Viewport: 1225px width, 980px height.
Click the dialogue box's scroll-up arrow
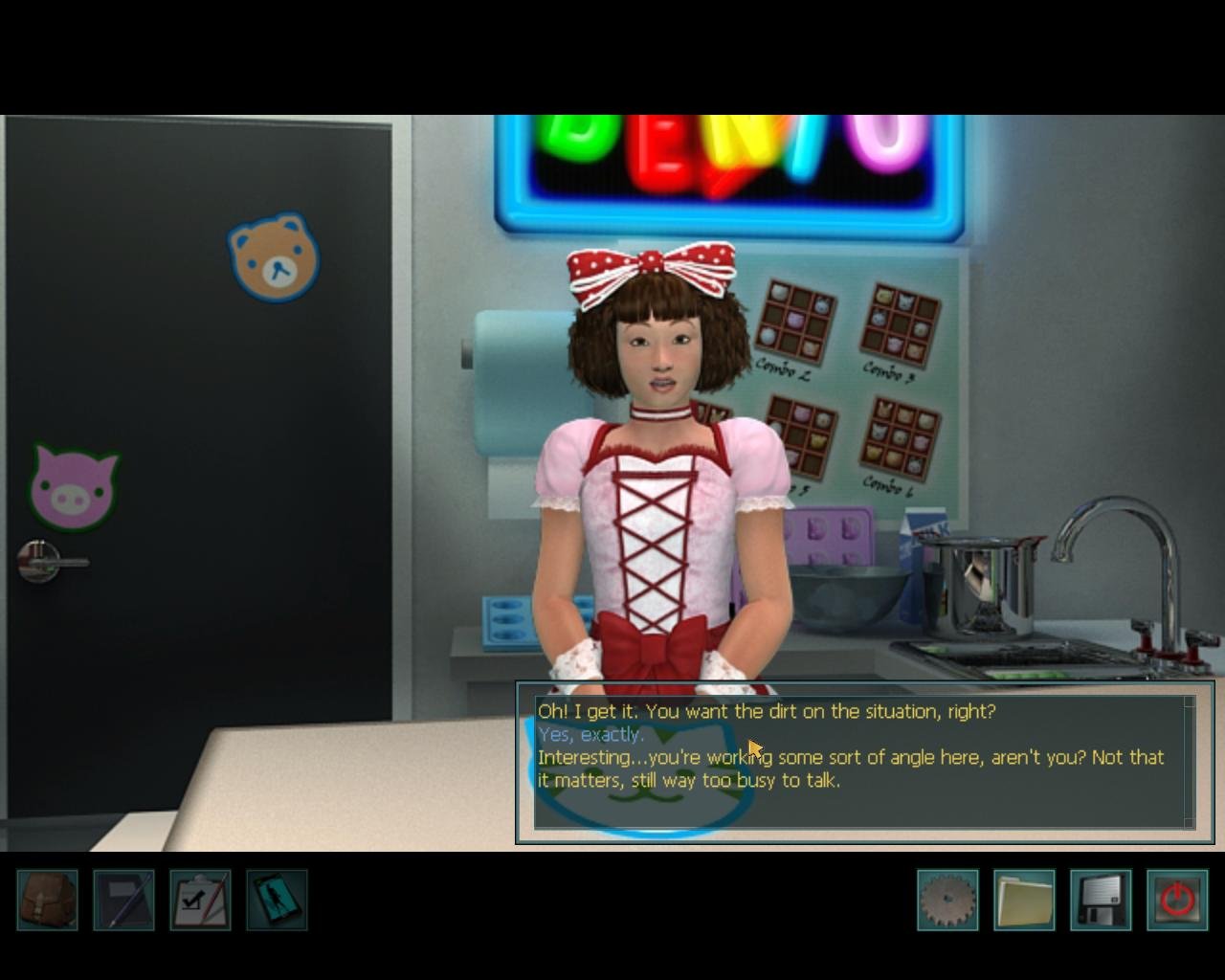coord(1190,702)
